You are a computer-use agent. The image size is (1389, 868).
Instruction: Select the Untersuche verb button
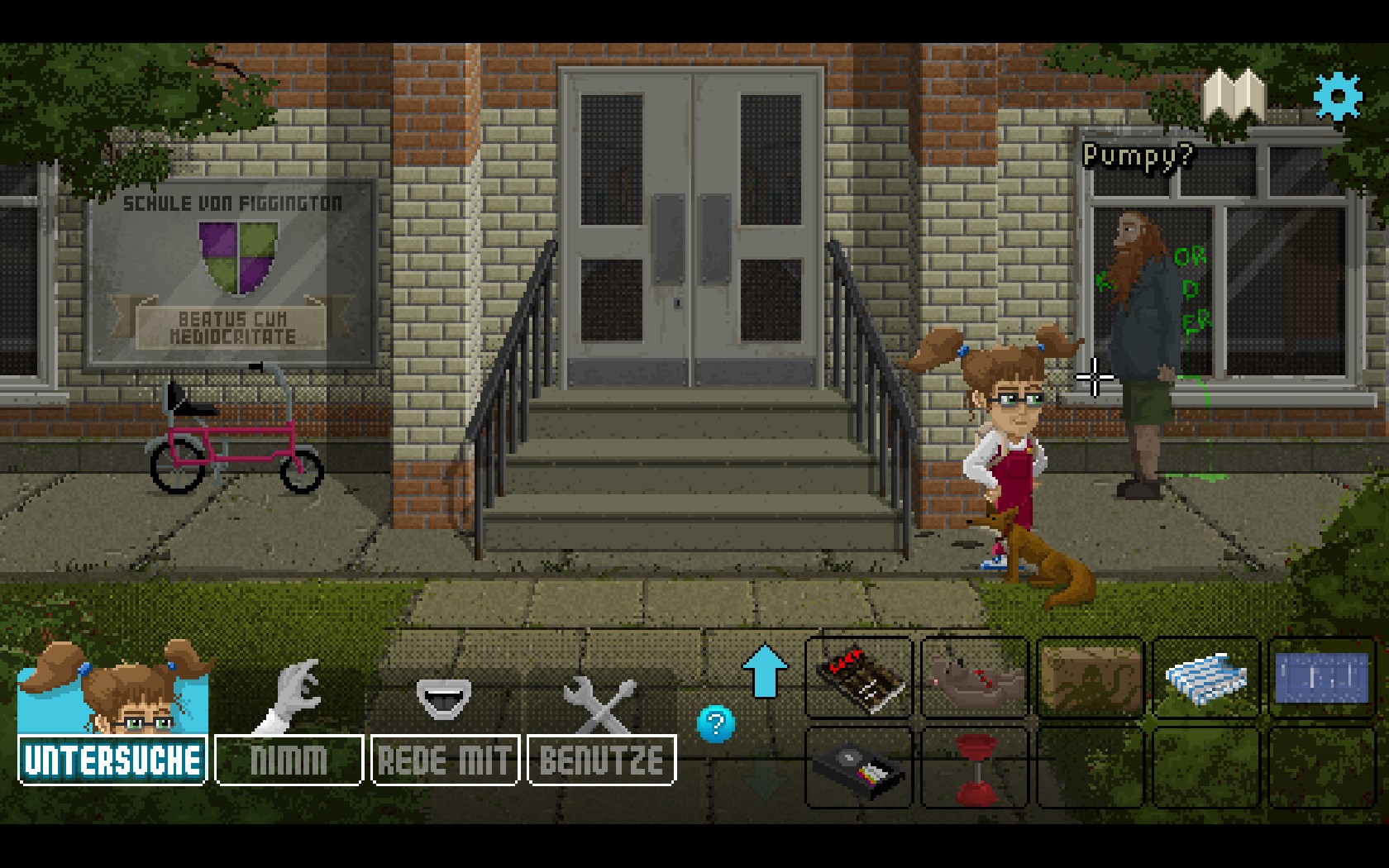tap(112, 760)
